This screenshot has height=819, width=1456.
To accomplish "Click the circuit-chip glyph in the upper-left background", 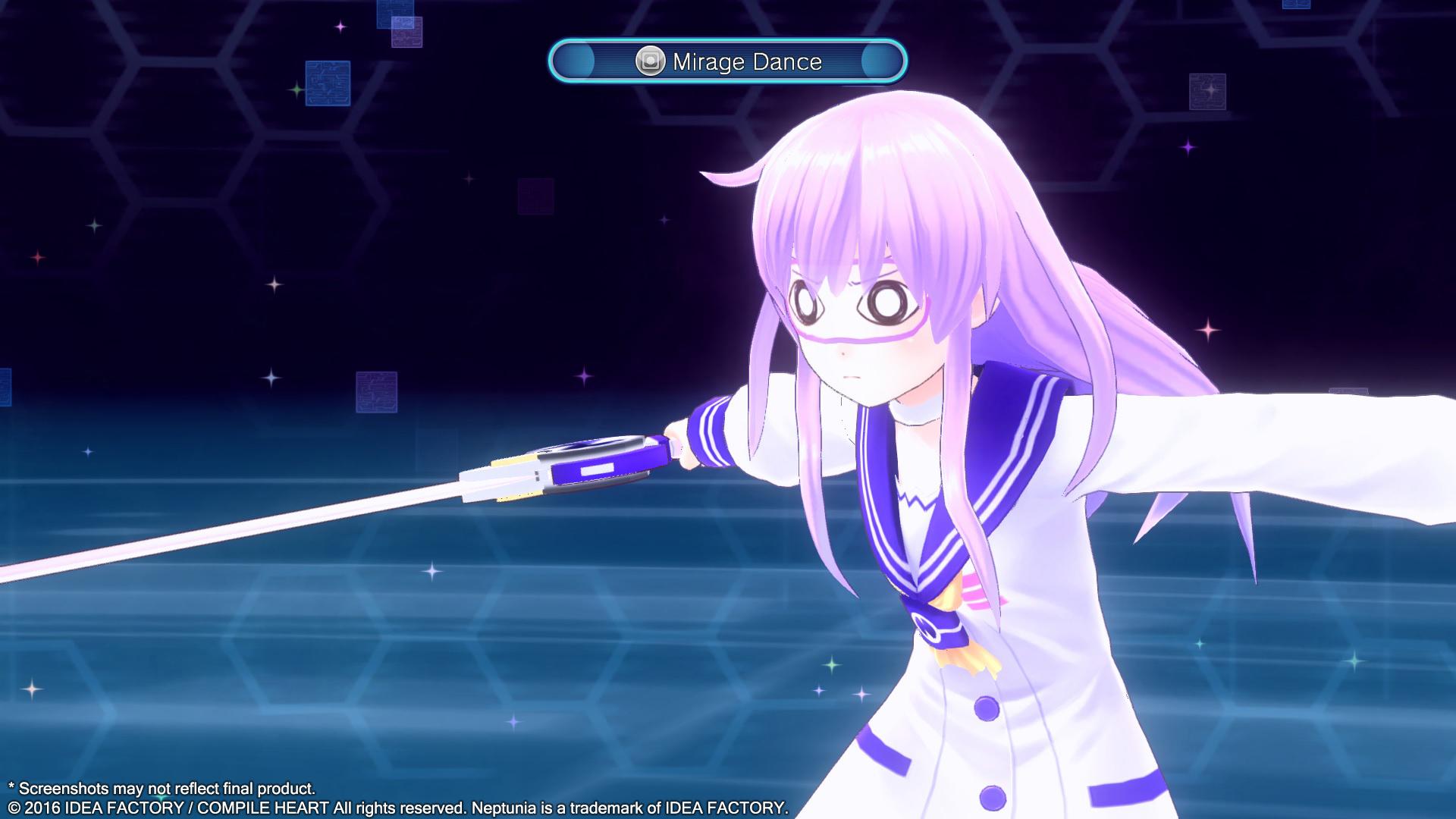I will pos(327,82).
